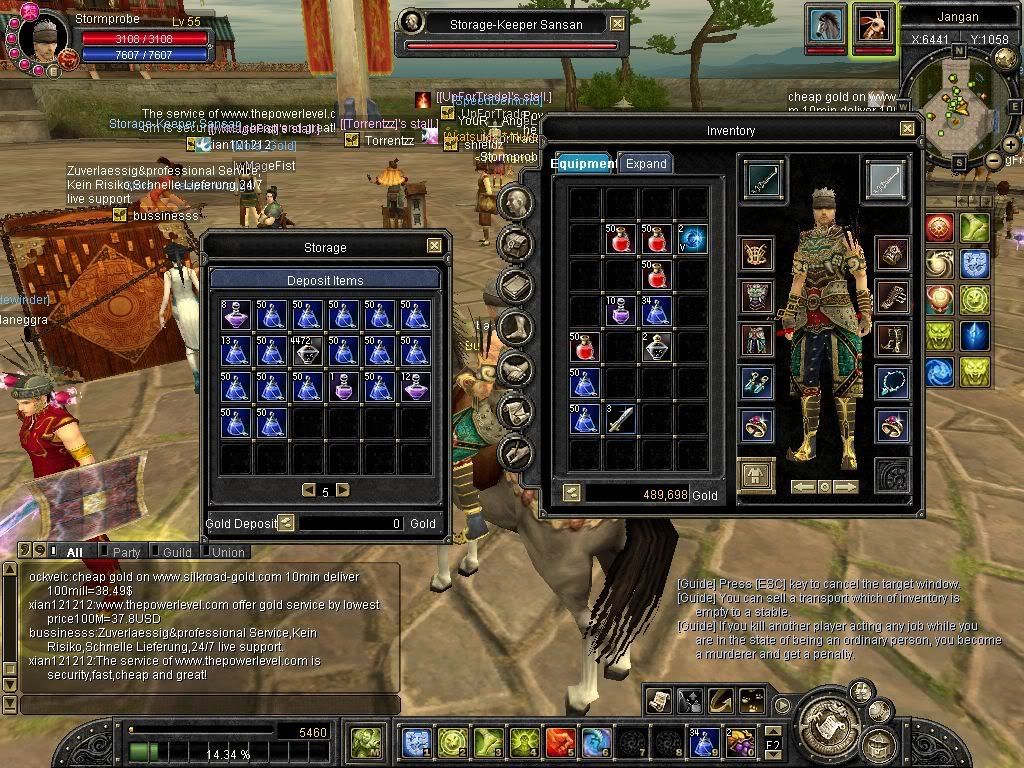This screenshot has width=1024, height=768.
Task: Use the potion in hotbar slot 9
Action: click(x=704, y=742)
